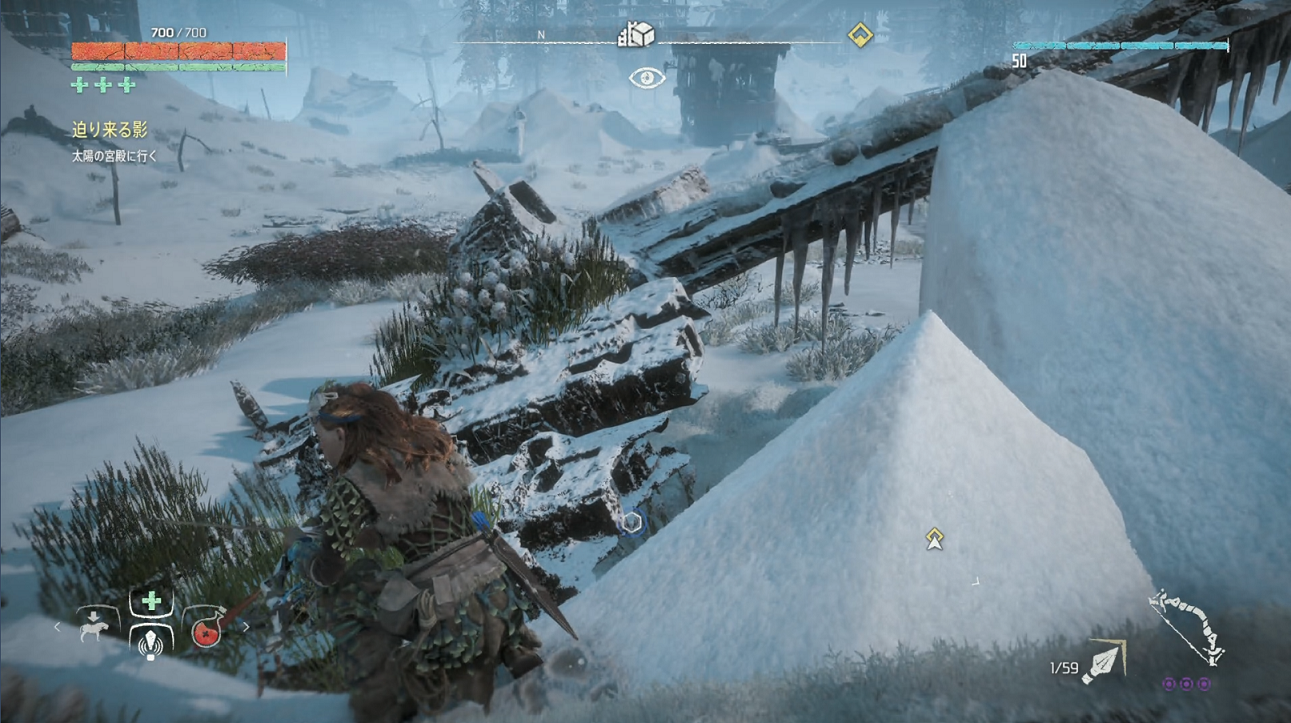This screenshot has height=723, width=1291.
Task: Choose the red potion flask
Action: (x=206, y=627)
